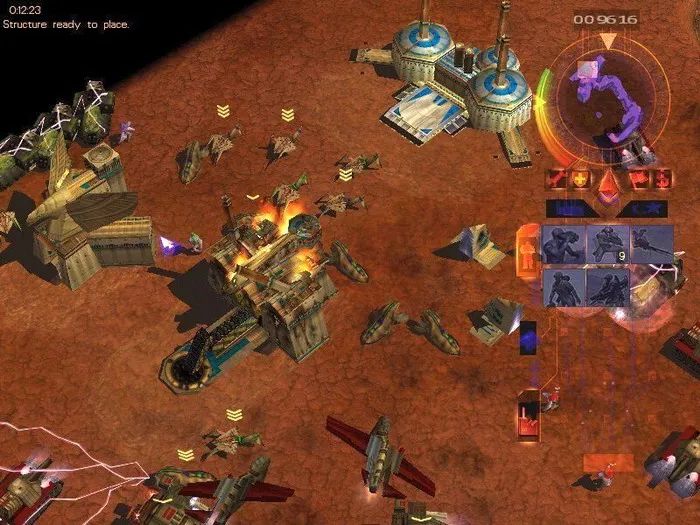
Task: Build the rifle-aiming sniper unit
Action: tap(652, 244)
